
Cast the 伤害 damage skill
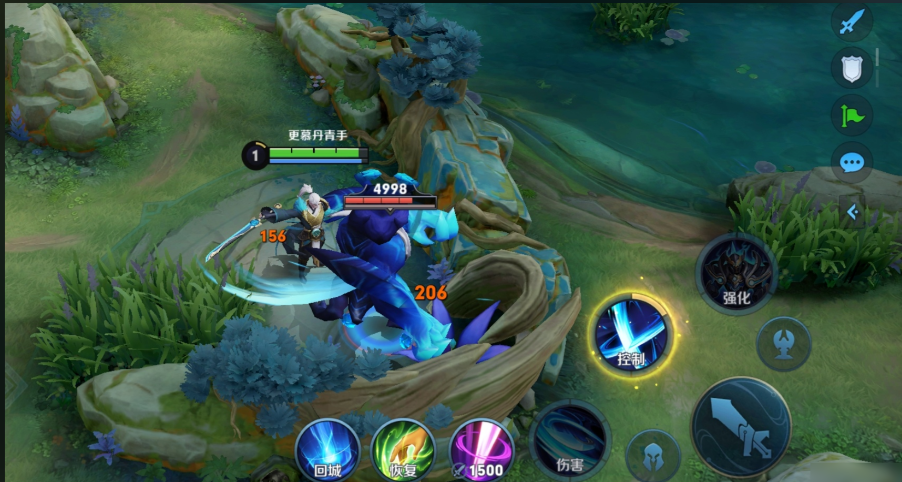point(570,438)
